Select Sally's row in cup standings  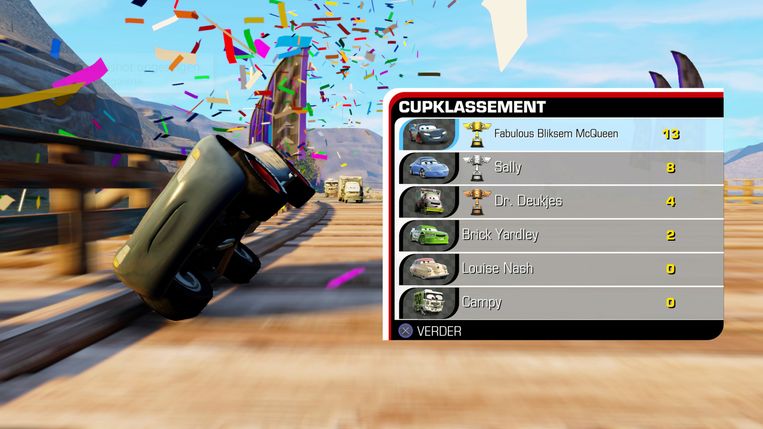pos(557,168)
